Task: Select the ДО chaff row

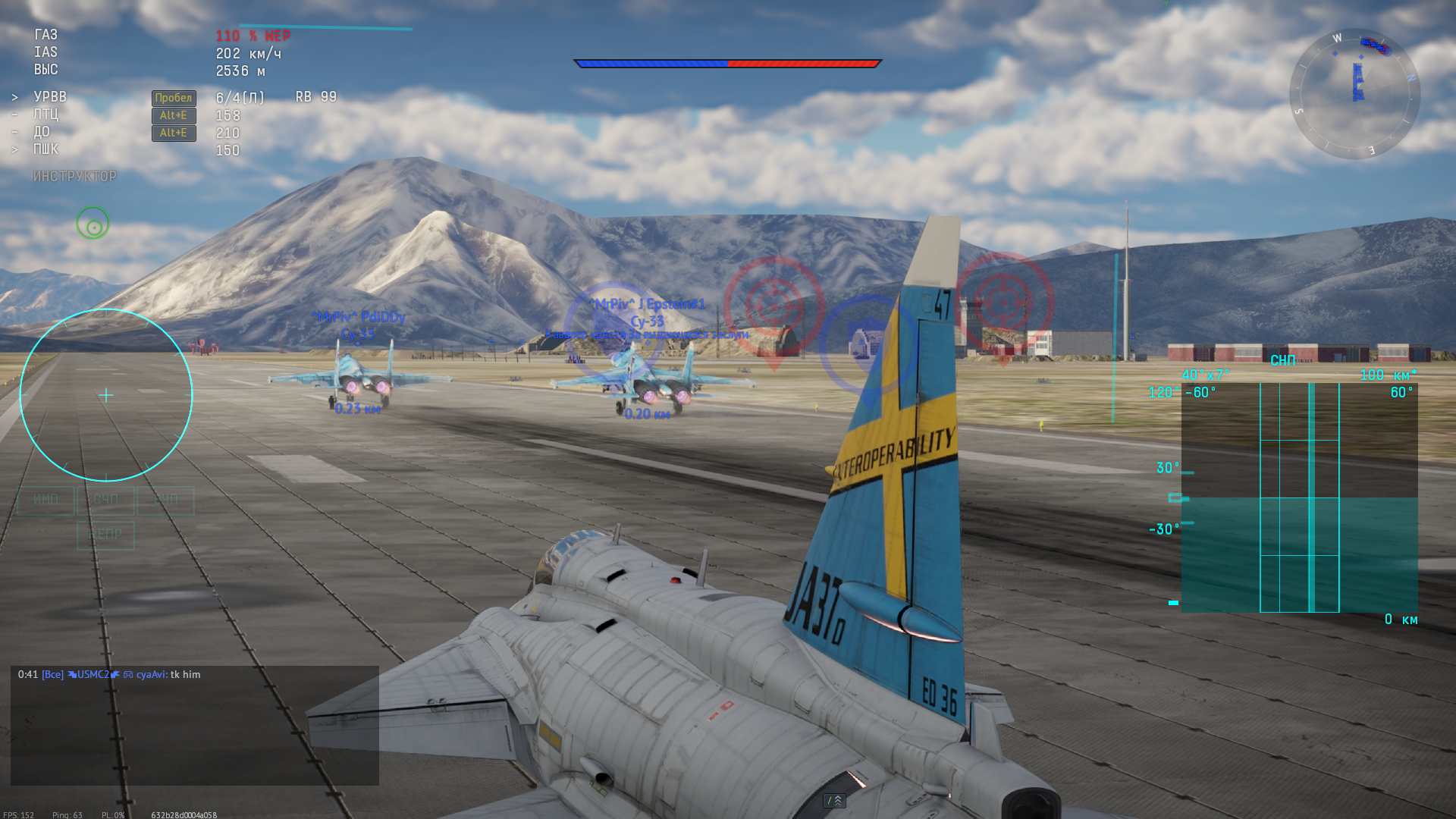Action: point(42,132)
